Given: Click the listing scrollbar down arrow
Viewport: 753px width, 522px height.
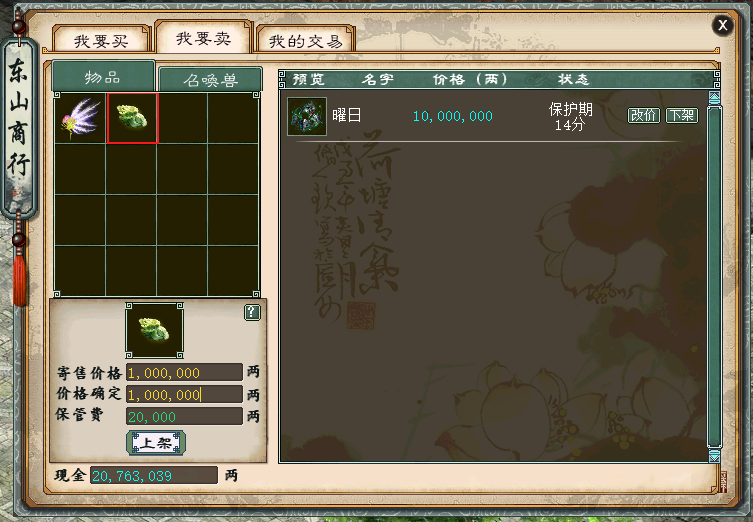Looking at the screenshot, I should point(714,455).
